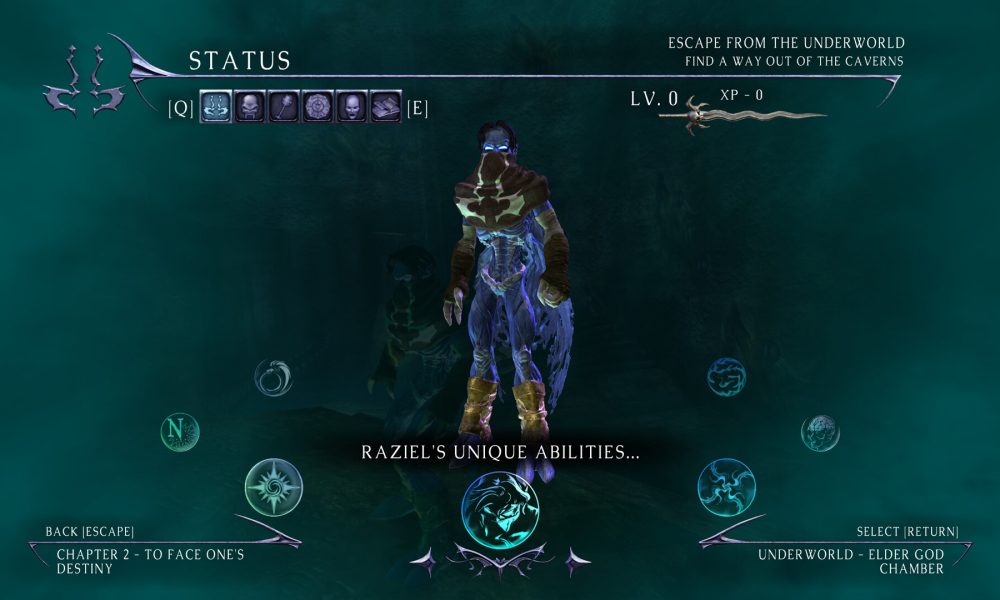This screenshot has width=1000, height=600.
Task: Confirm with the Select button
Action: tap(907, 531)
